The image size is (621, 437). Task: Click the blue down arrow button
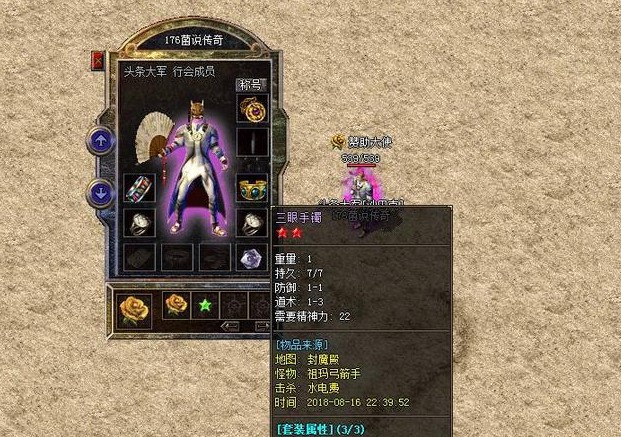[100, 191]
